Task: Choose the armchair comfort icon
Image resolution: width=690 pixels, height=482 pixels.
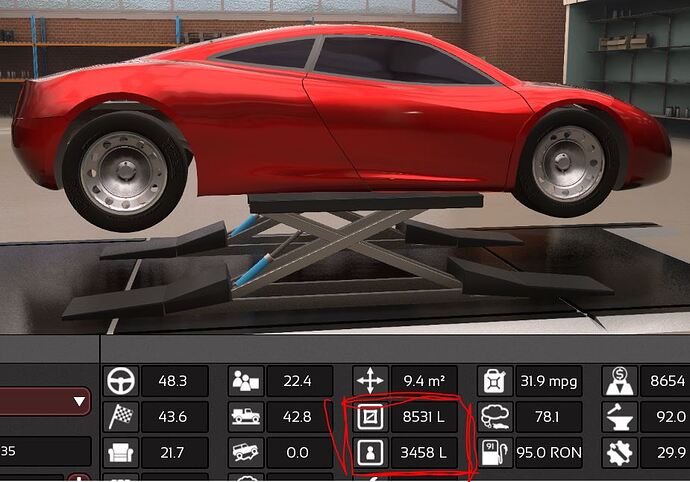Action: tap(119, 452)
